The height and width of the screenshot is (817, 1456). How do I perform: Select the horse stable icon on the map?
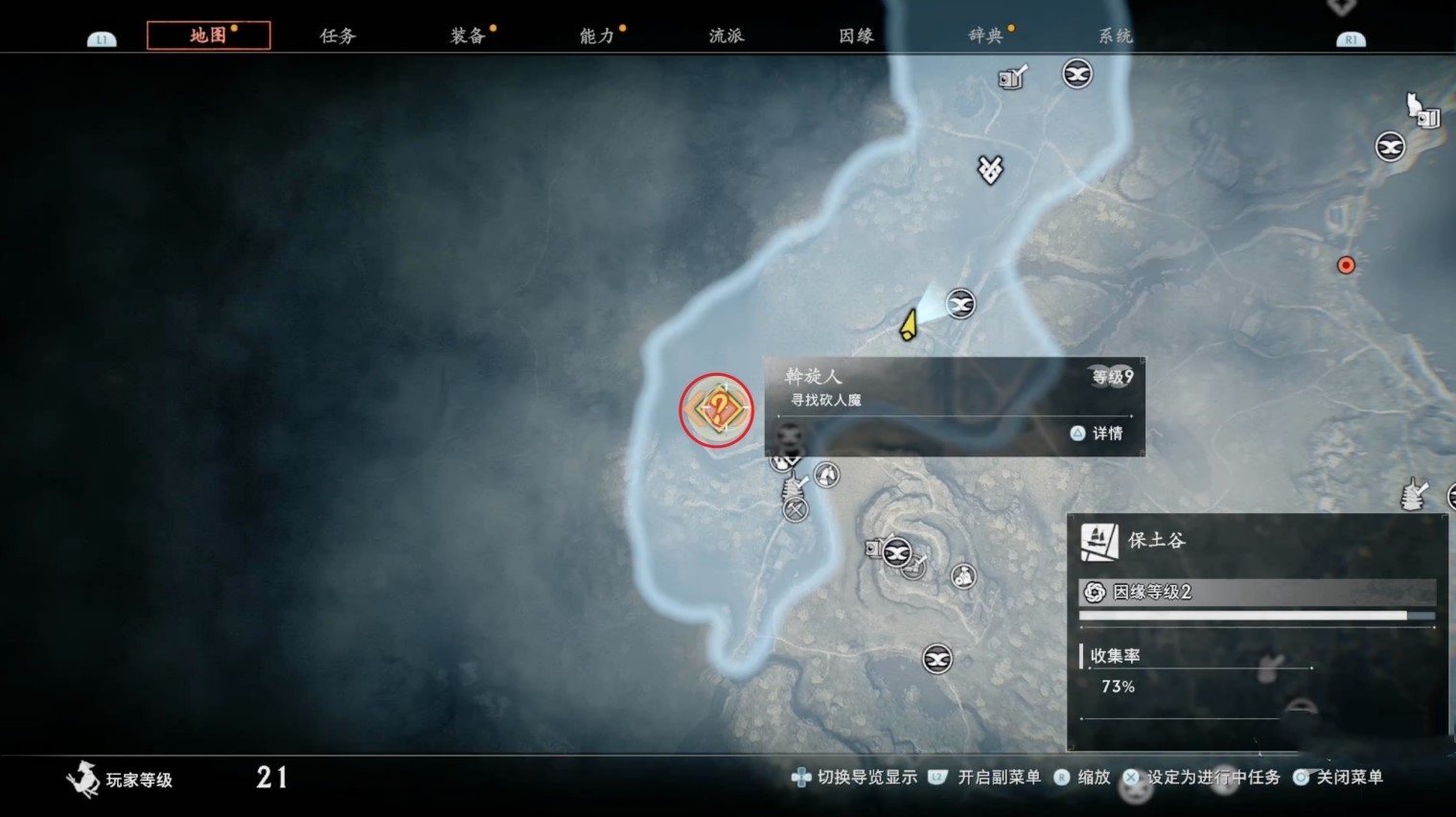(826, 475)
